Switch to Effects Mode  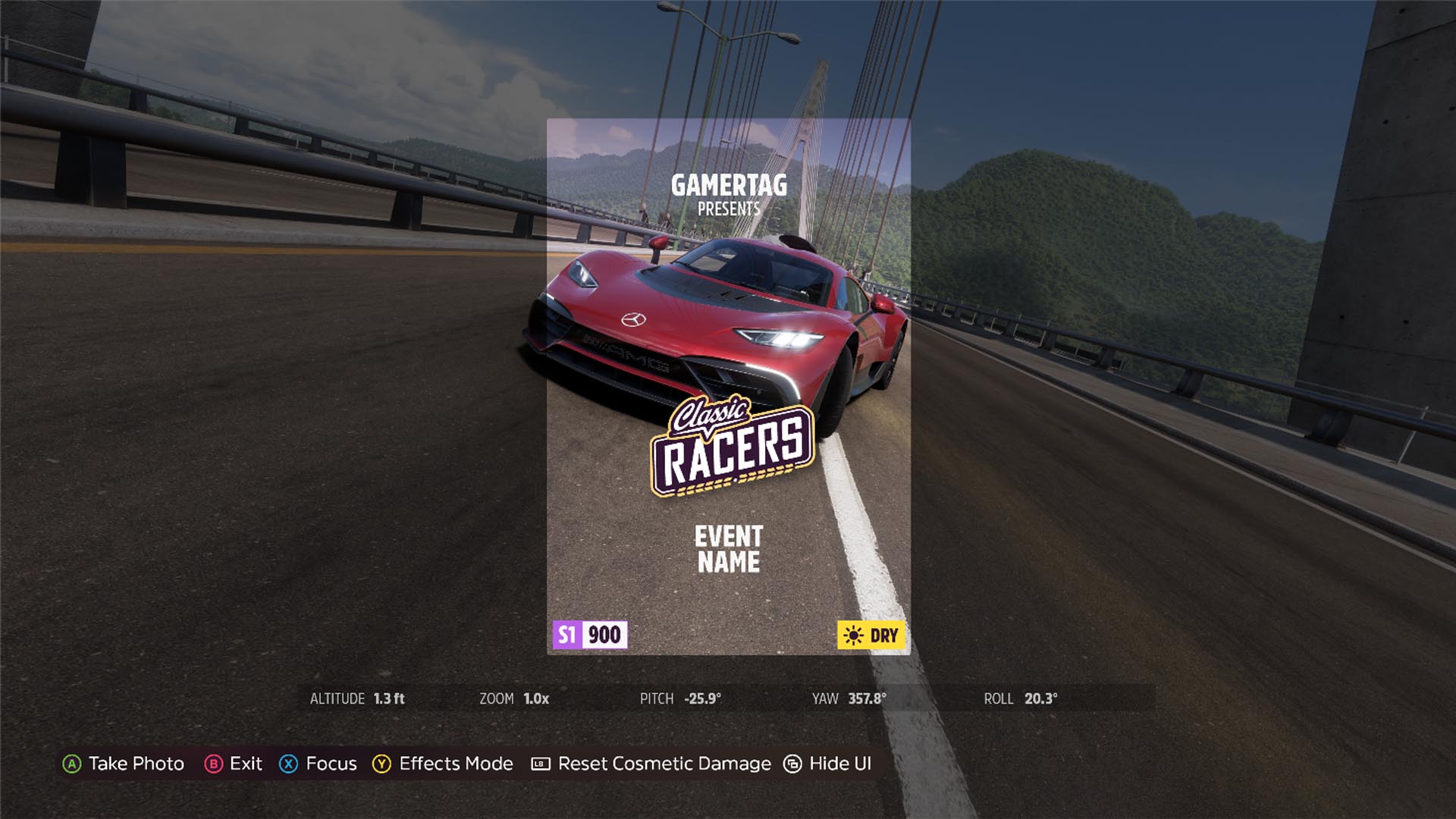click(x=443, y=764)
